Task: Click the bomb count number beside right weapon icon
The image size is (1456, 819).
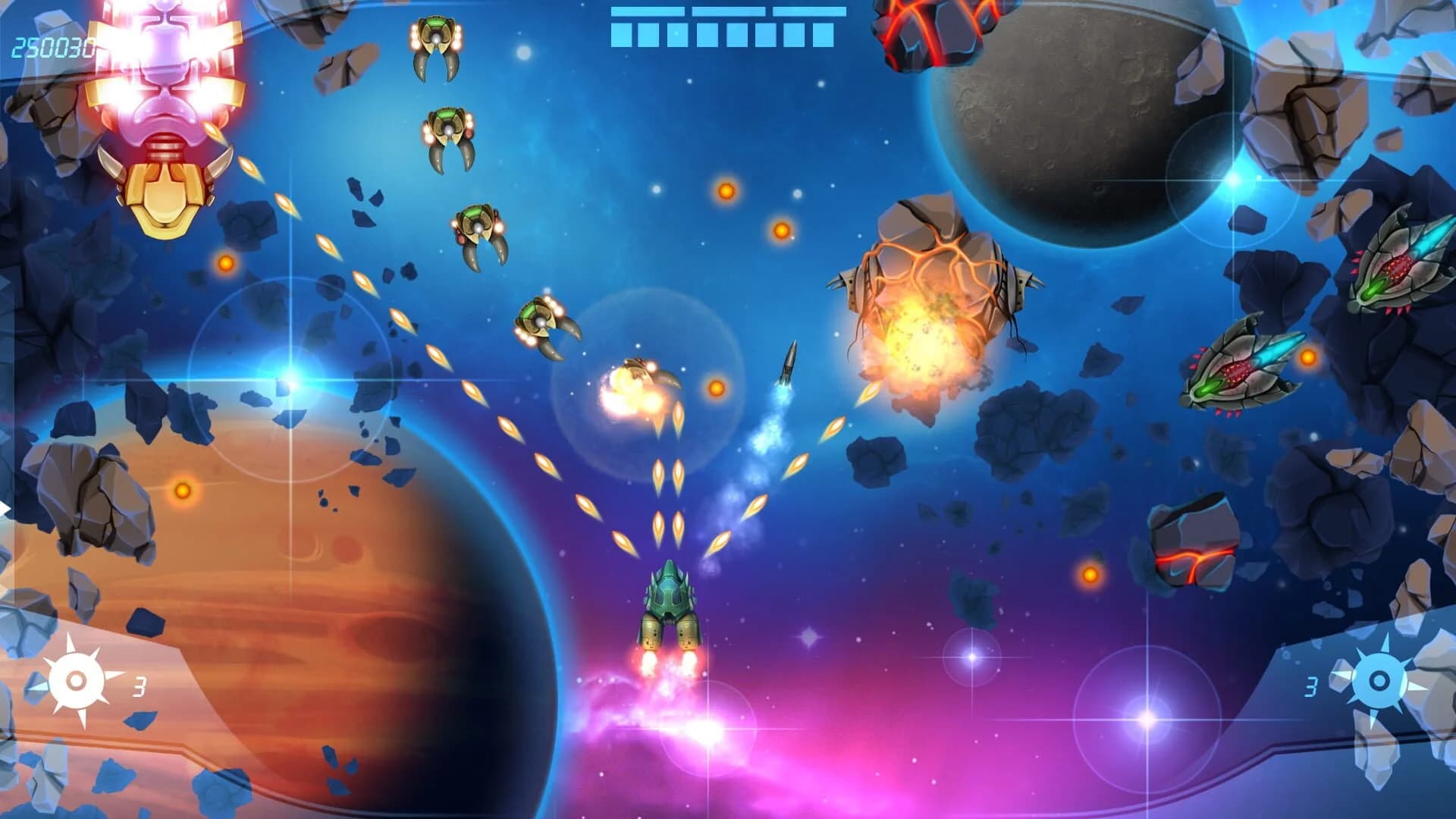Action: (x=1311, y=688)
